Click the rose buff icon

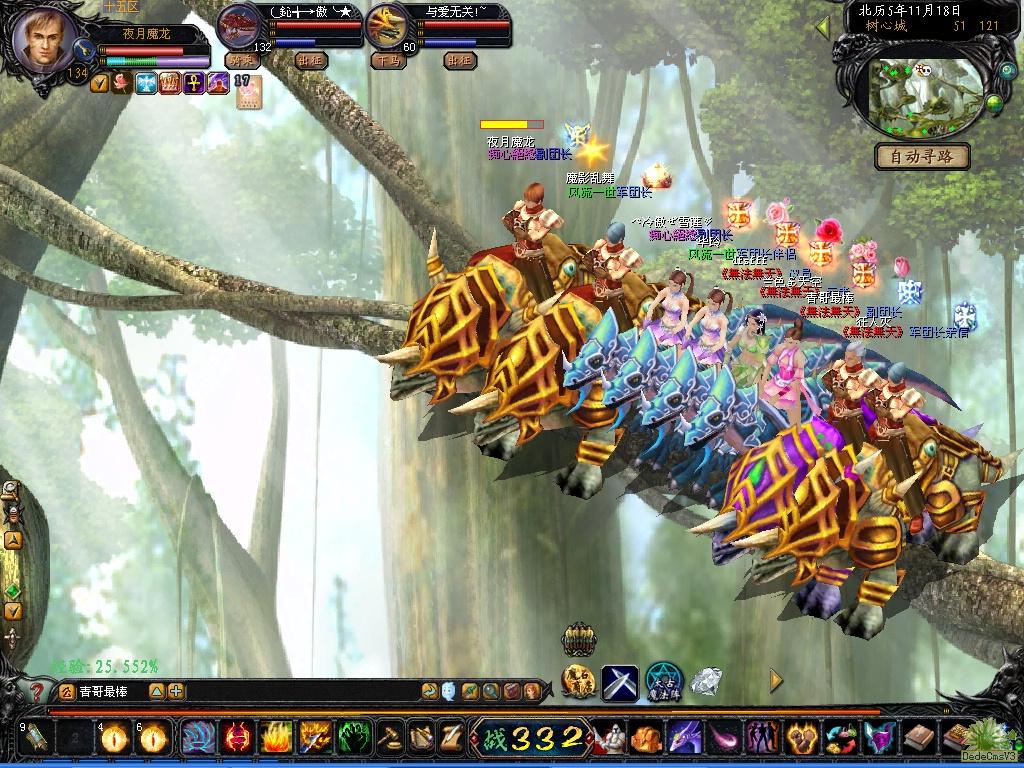click(x=122, y=84)
